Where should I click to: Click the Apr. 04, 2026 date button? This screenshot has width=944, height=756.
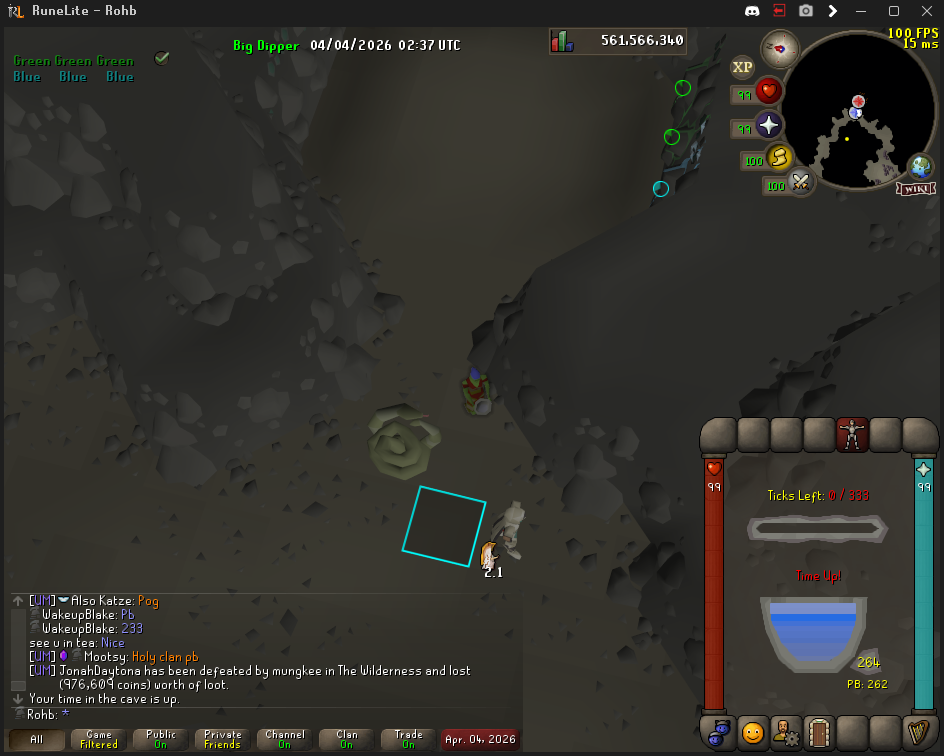(480, 740)
